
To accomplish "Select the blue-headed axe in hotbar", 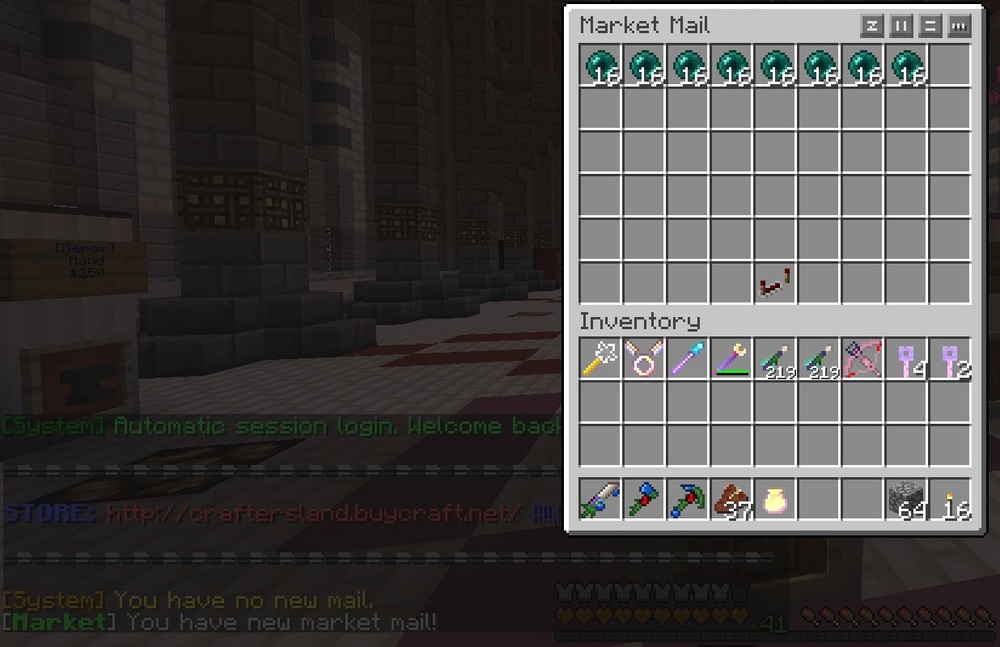I will 644,499.
